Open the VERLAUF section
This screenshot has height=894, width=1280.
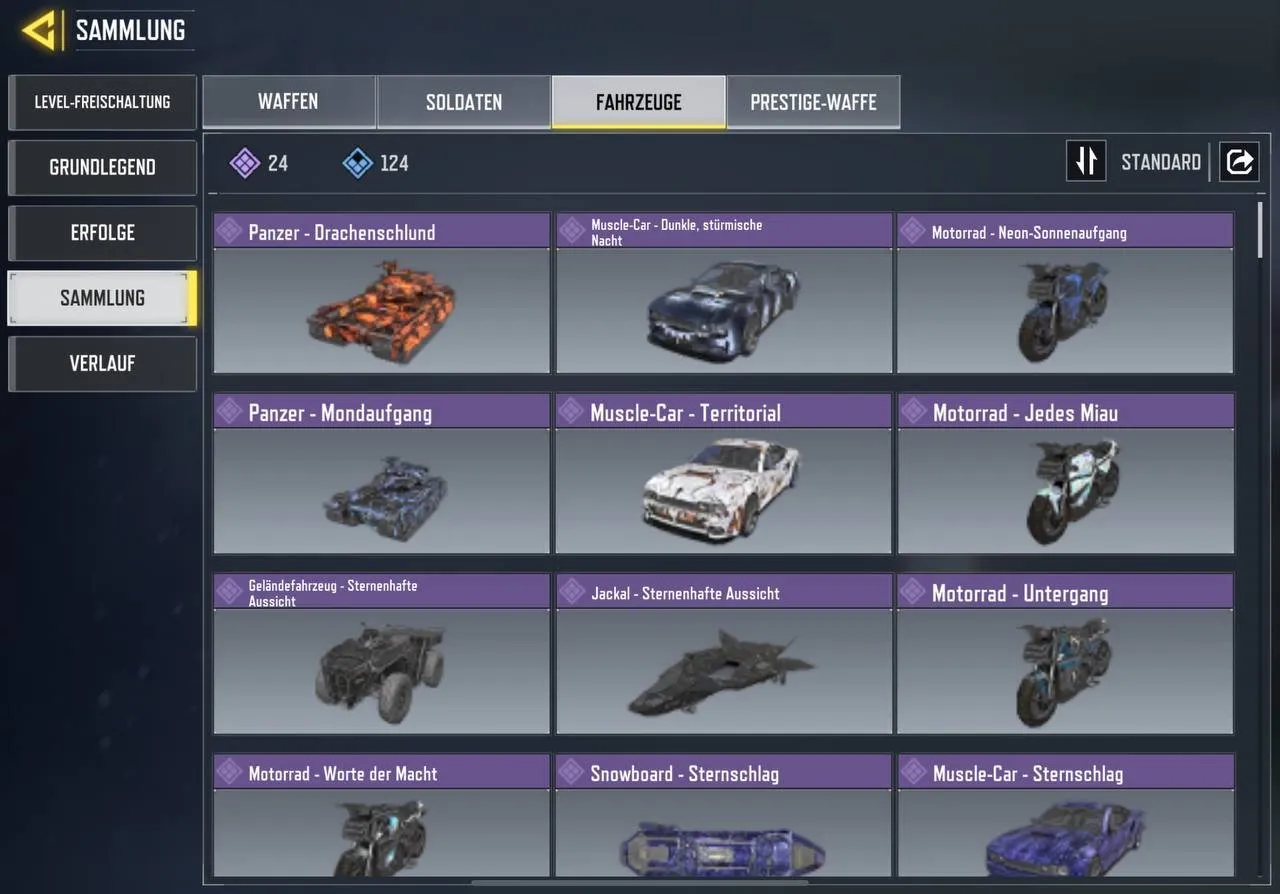pos(102,363)
